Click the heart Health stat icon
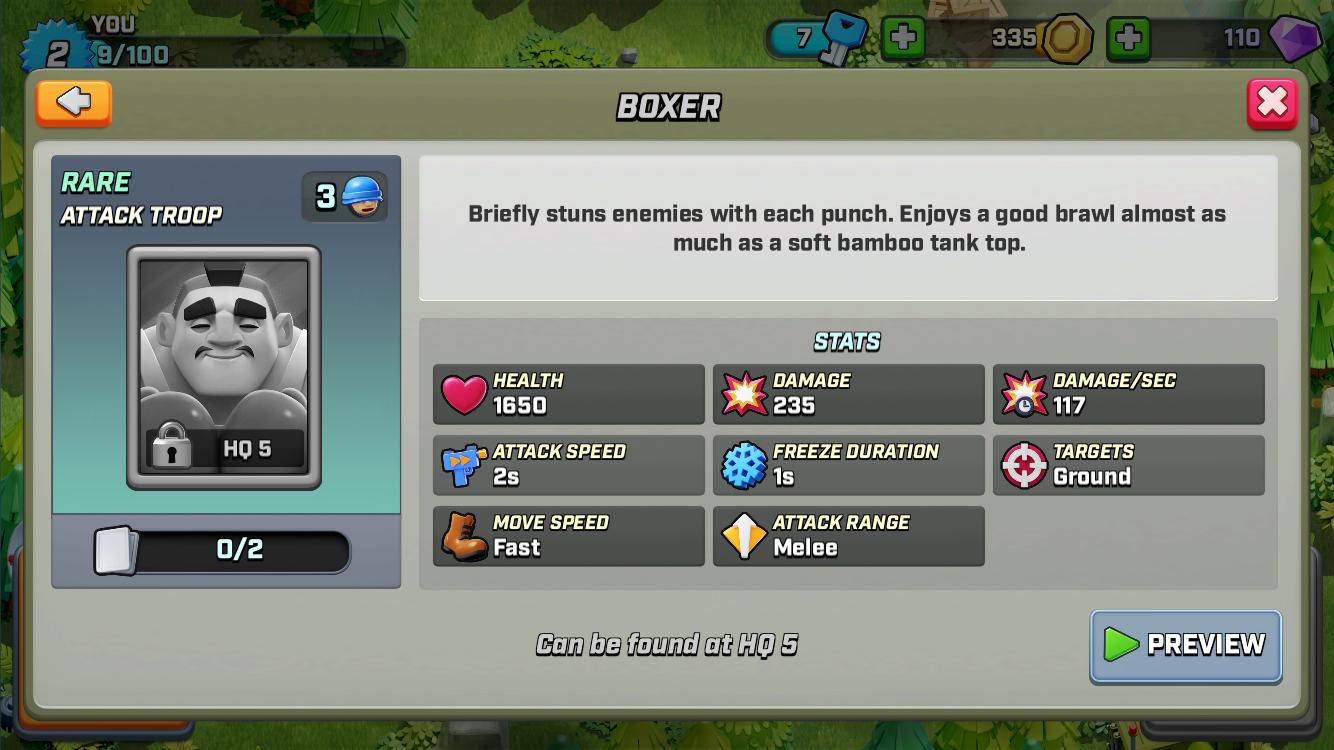 pos(463,393)
